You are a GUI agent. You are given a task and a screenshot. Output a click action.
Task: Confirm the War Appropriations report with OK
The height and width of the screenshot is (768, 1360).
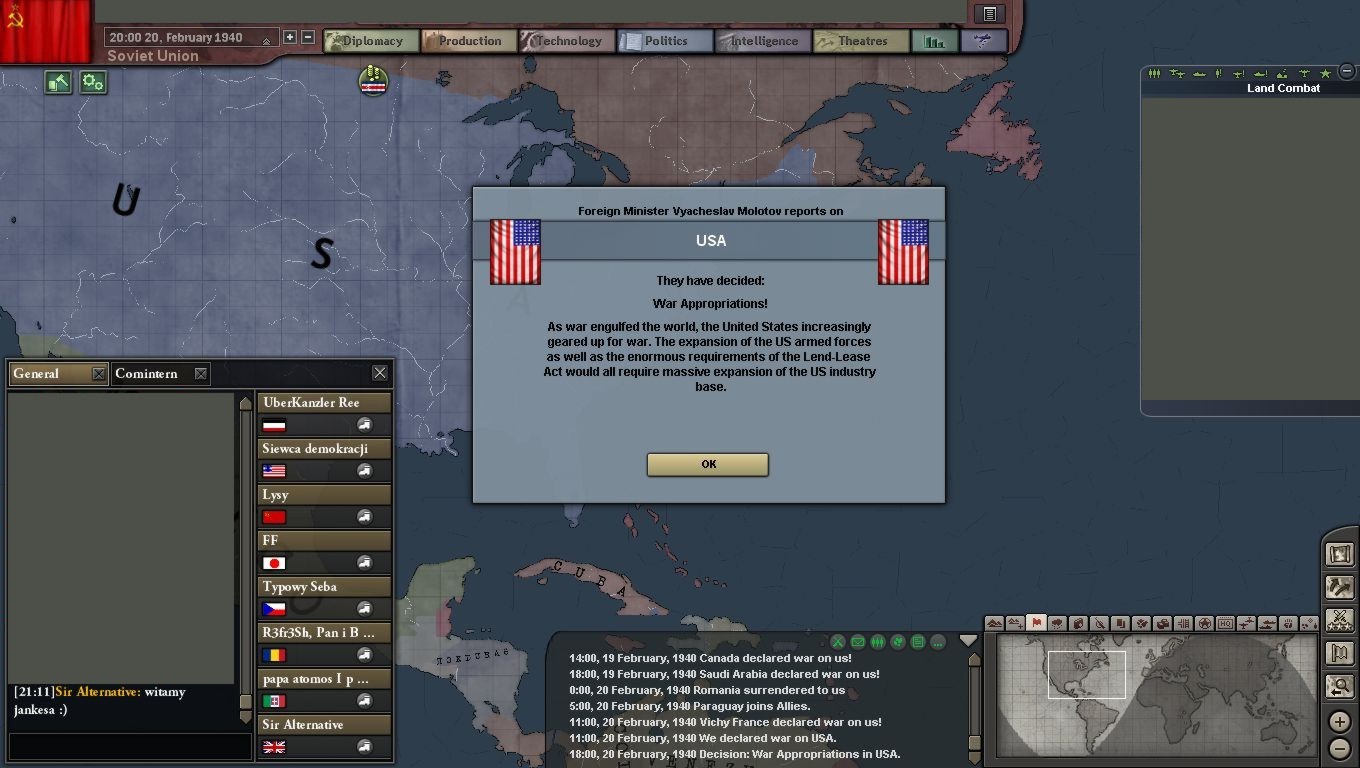pyautogui.click(x=708, y=464)
